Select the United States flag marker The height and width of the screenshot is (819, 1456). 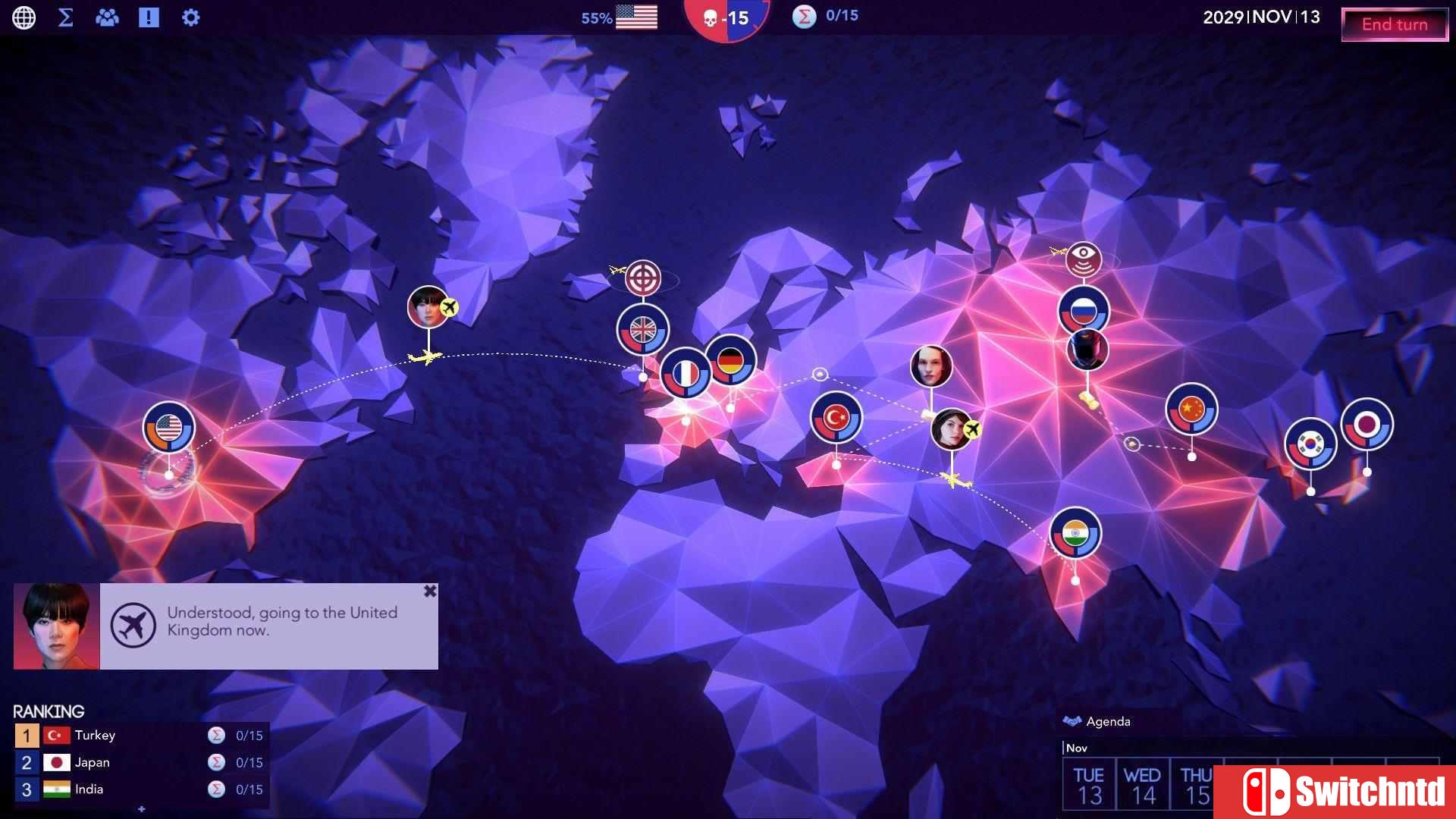click(168, 426)
